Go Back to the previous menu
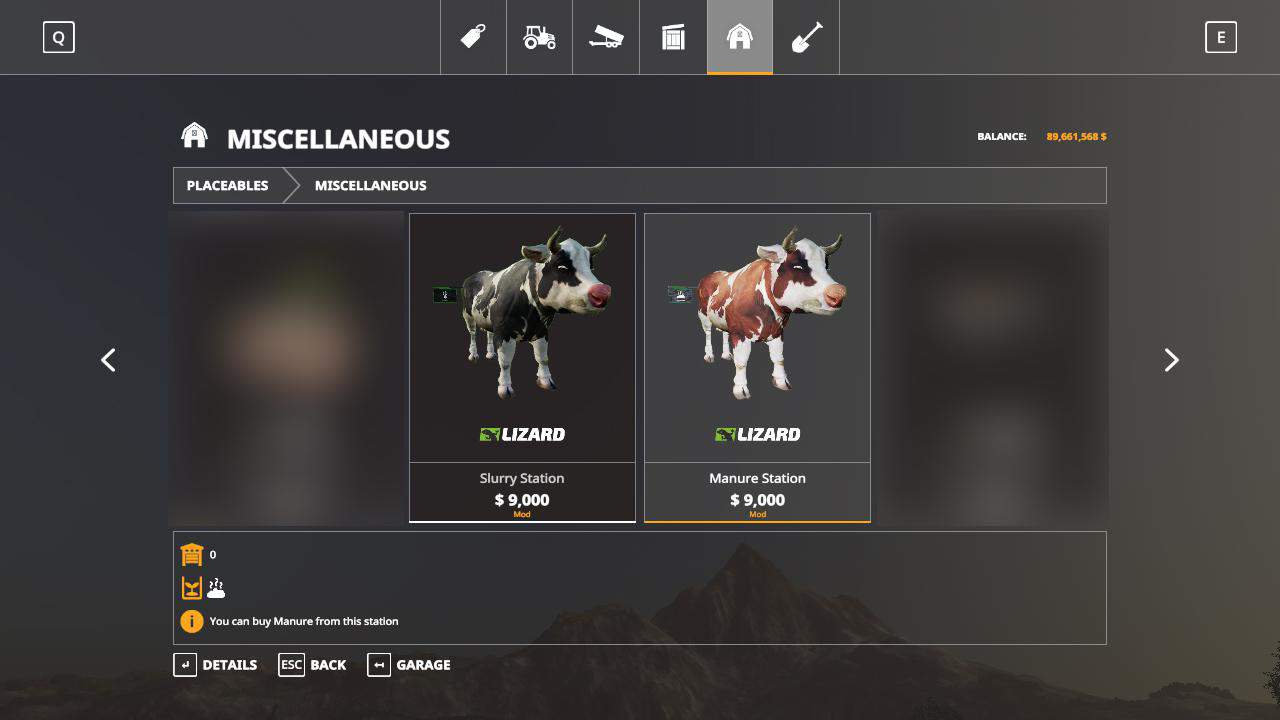The width and height of the screenshot is (1280, 720). [312, 665]
